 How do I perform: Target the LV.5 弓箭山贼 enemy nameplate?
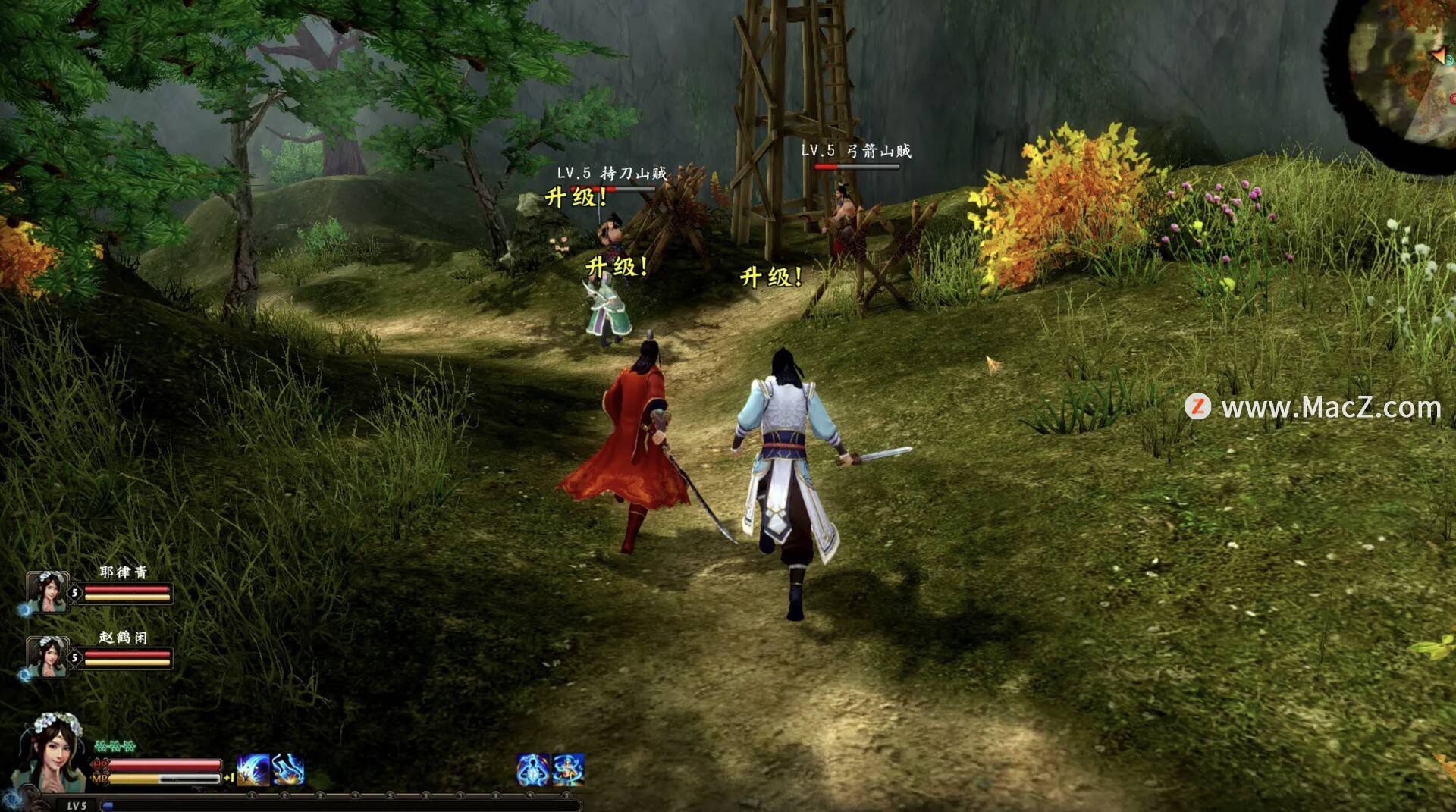[857, 151]
